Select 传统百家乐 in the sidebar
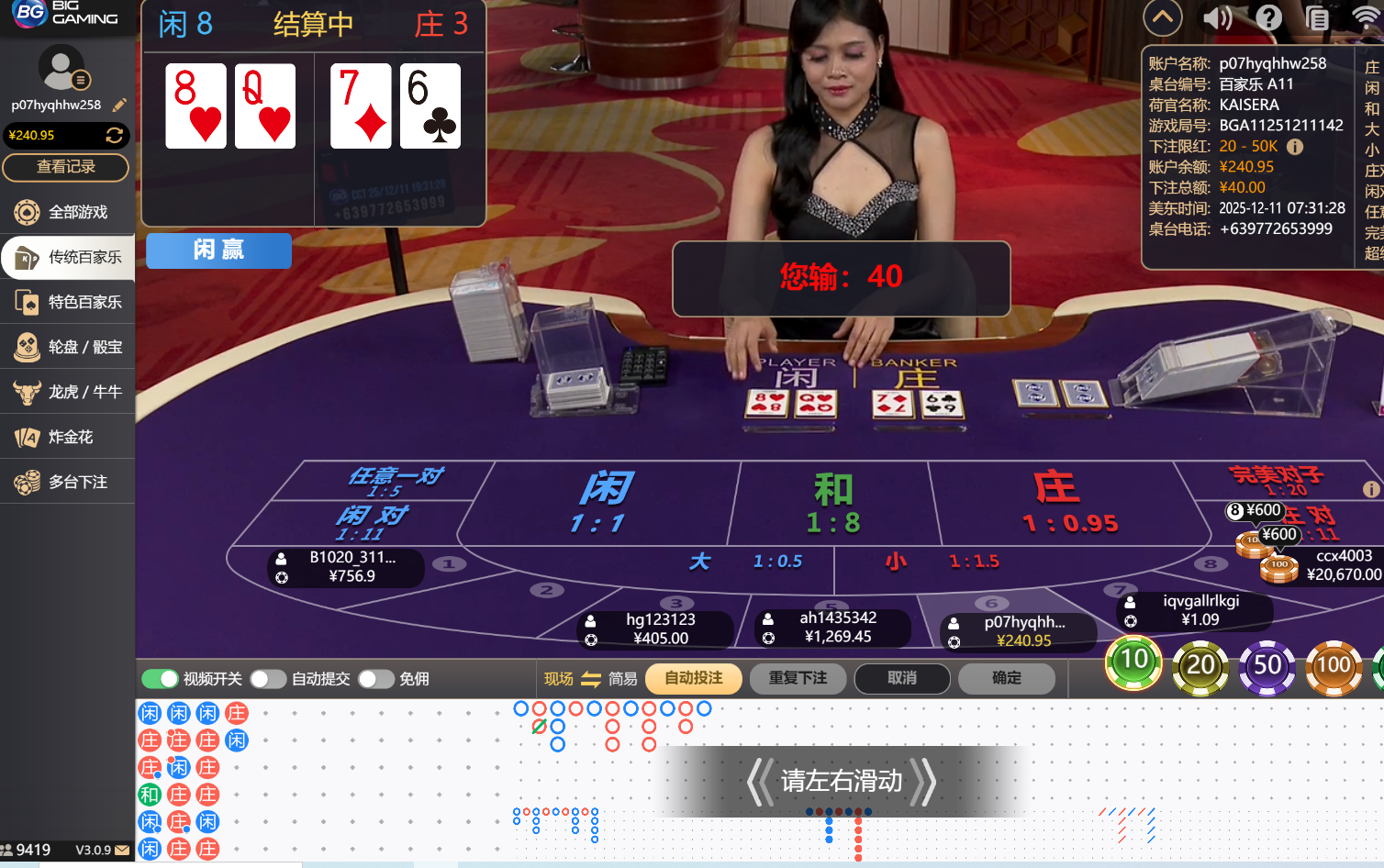The width and height of the screenshot is (1384, 868). 67,257
